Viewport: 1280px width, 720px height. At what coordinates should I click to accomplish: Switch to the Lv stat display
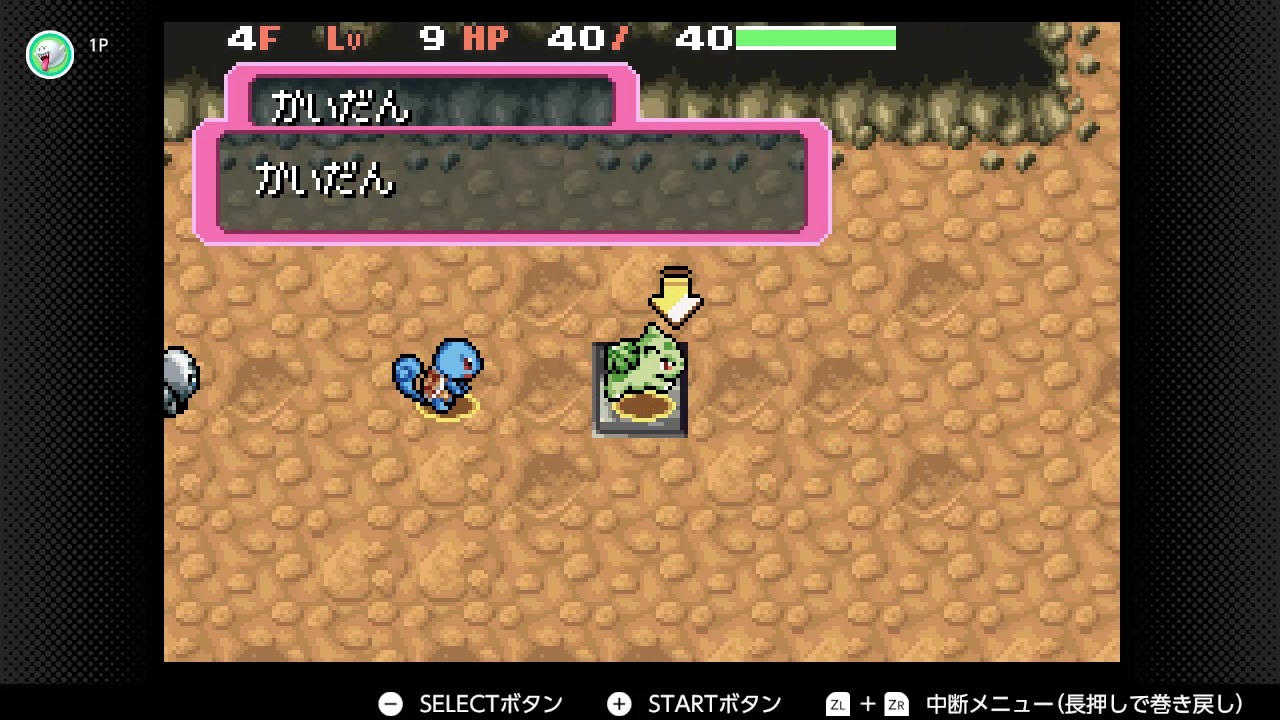[x=340, y=39]
